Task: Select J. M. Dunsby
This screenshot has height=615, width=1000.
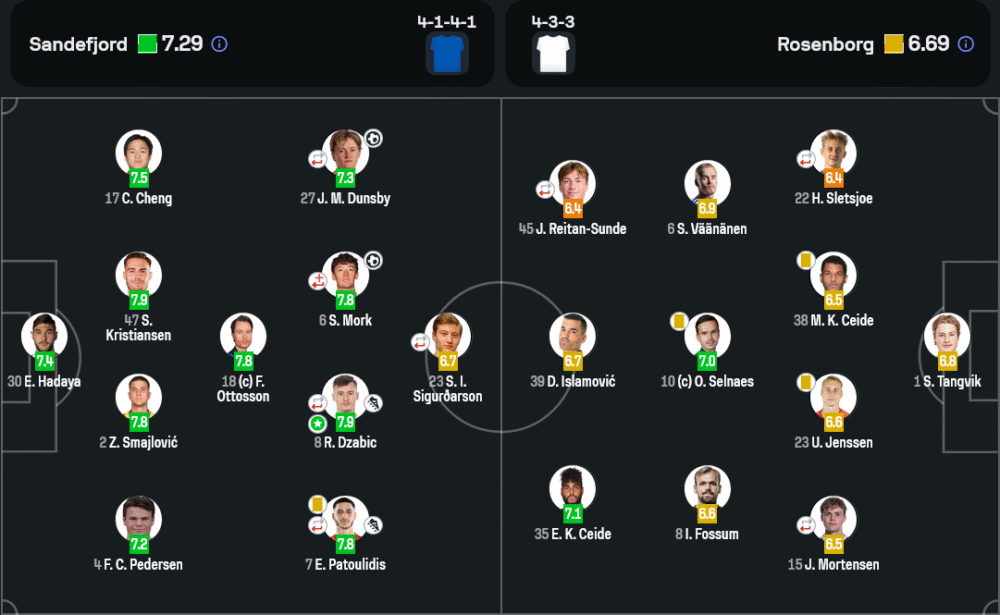Action: (345, 154)
